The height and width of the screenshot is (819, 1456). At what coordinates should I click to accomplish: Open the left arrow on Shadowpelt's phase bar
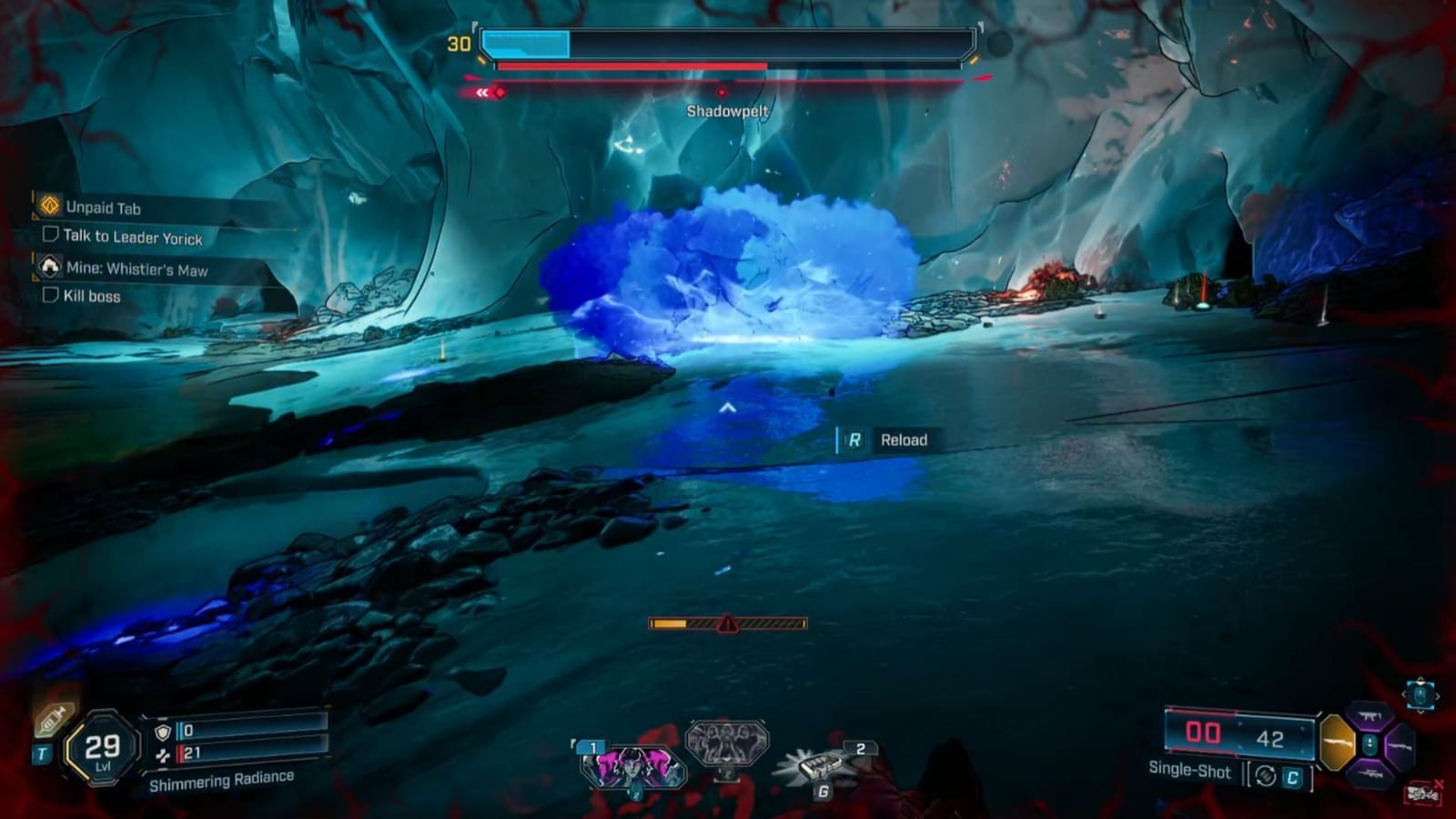(x=481, y=92)
